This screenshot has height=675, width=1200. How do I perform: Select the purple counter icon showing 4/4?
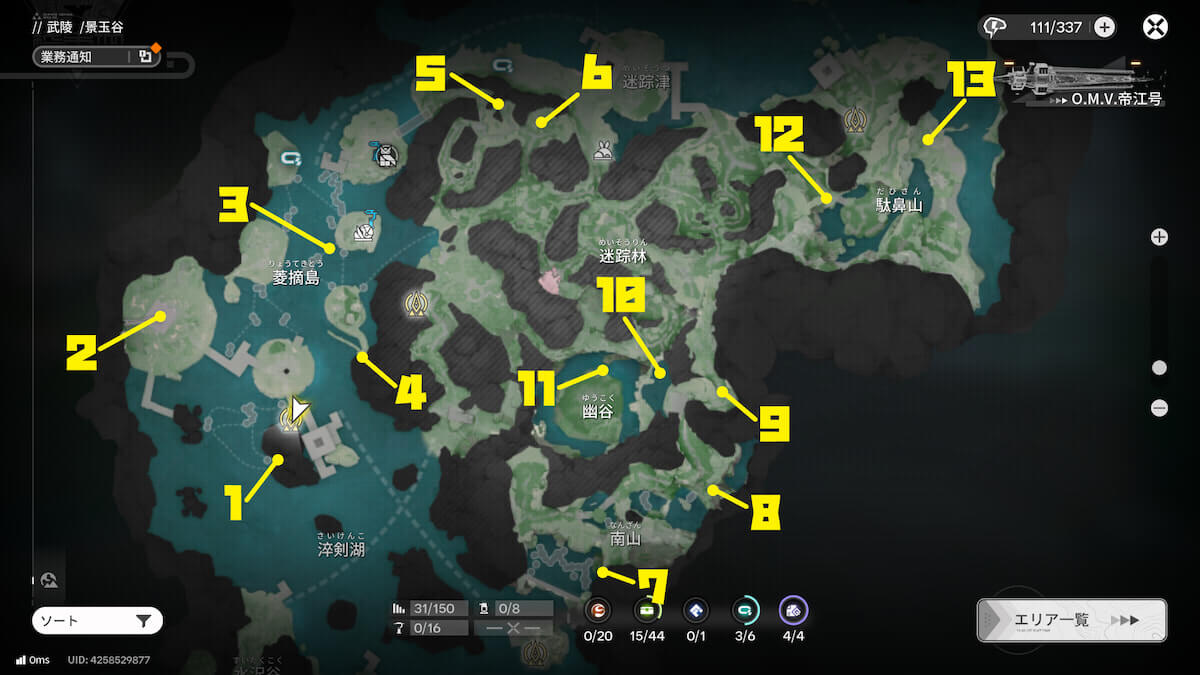click(x=793, y=610)
